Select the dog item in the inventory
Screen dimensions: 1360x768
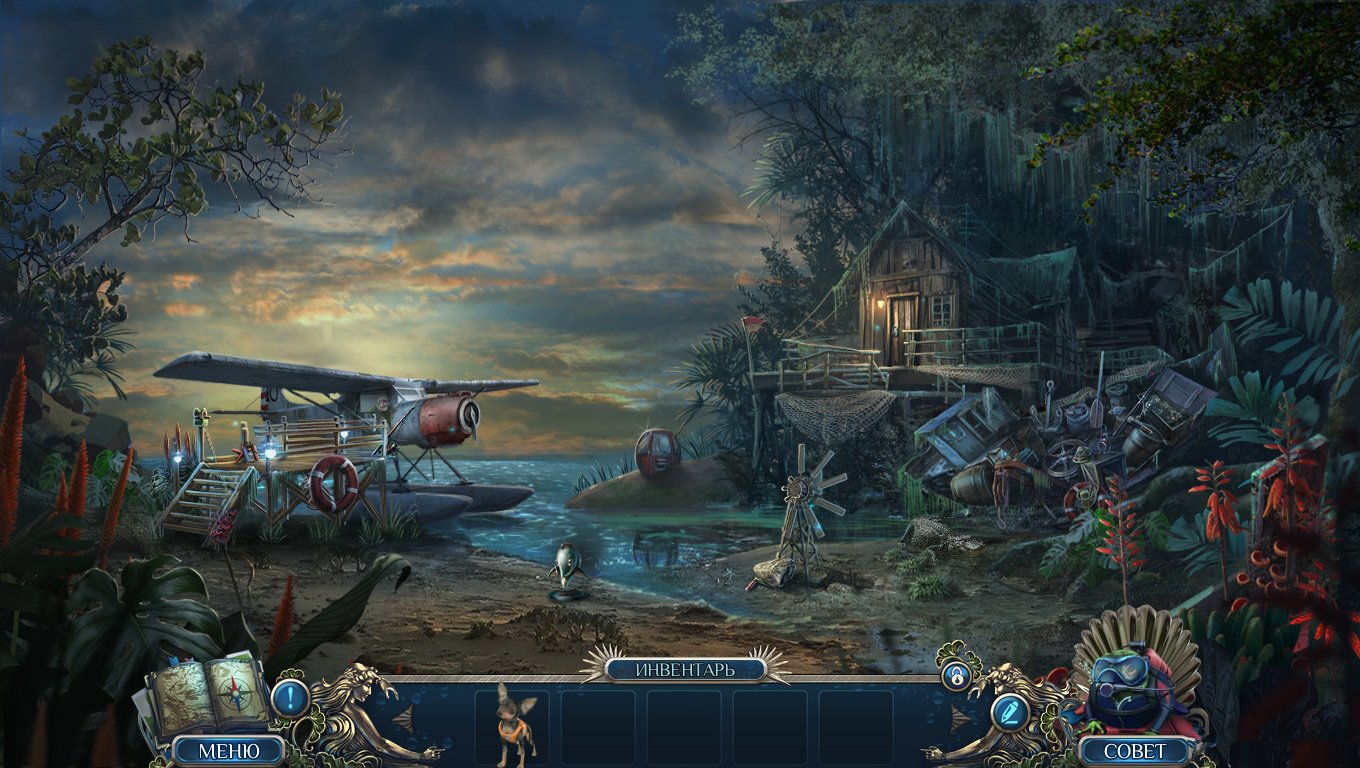pyautogui.click(x=516, y=726)
